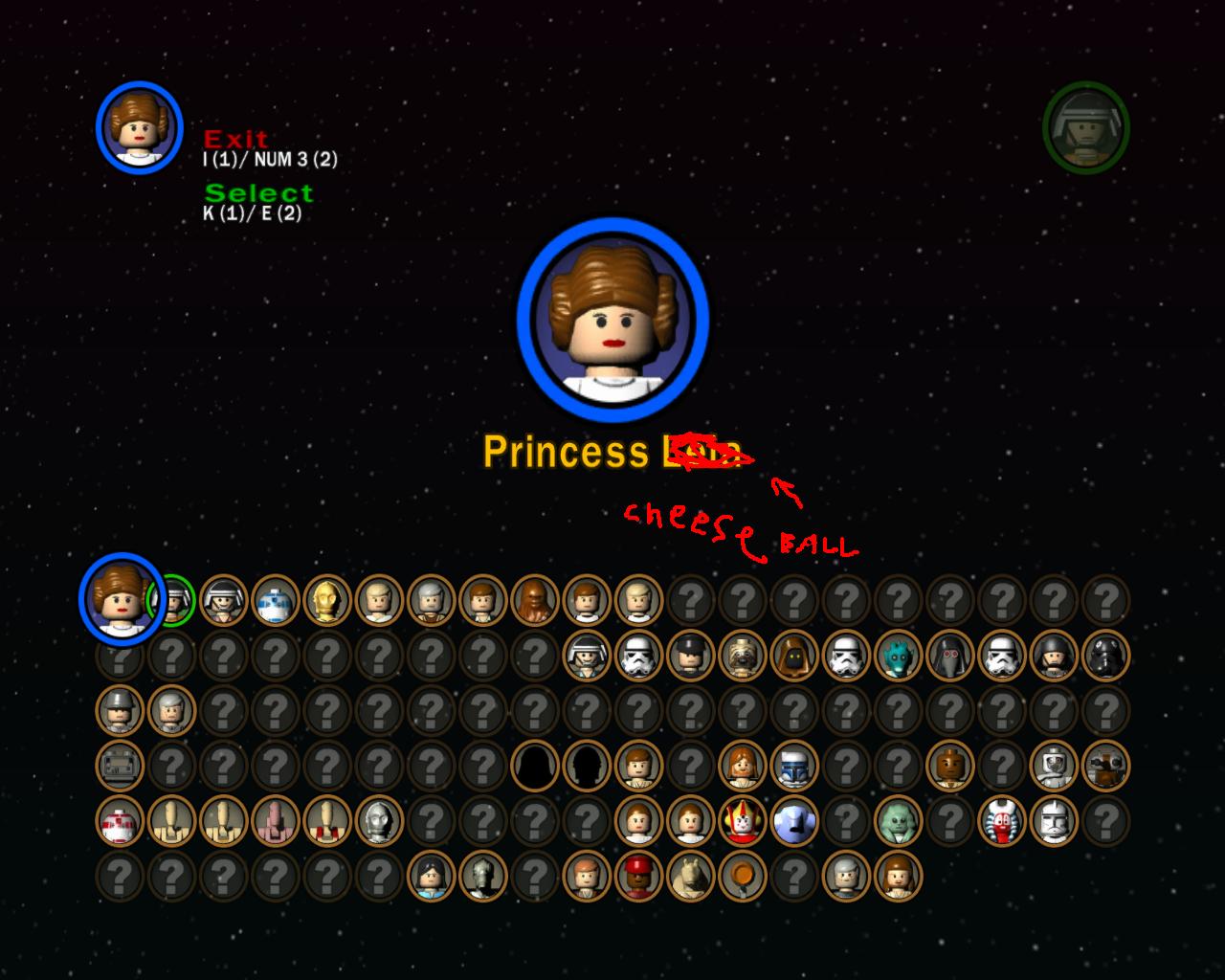
Task: Select the Jango Fett portrait
Action: click(793, 766)
